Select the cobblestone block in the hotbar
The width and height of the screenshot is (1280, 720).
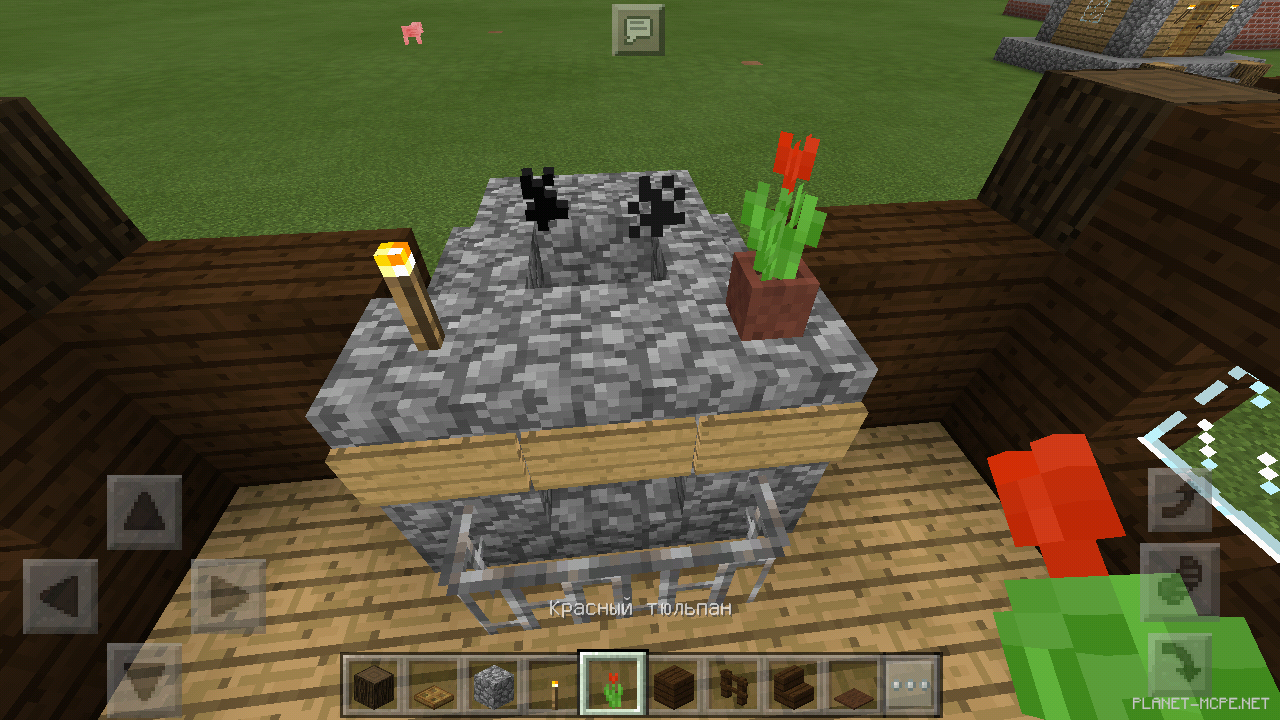[x=494, y=684]
